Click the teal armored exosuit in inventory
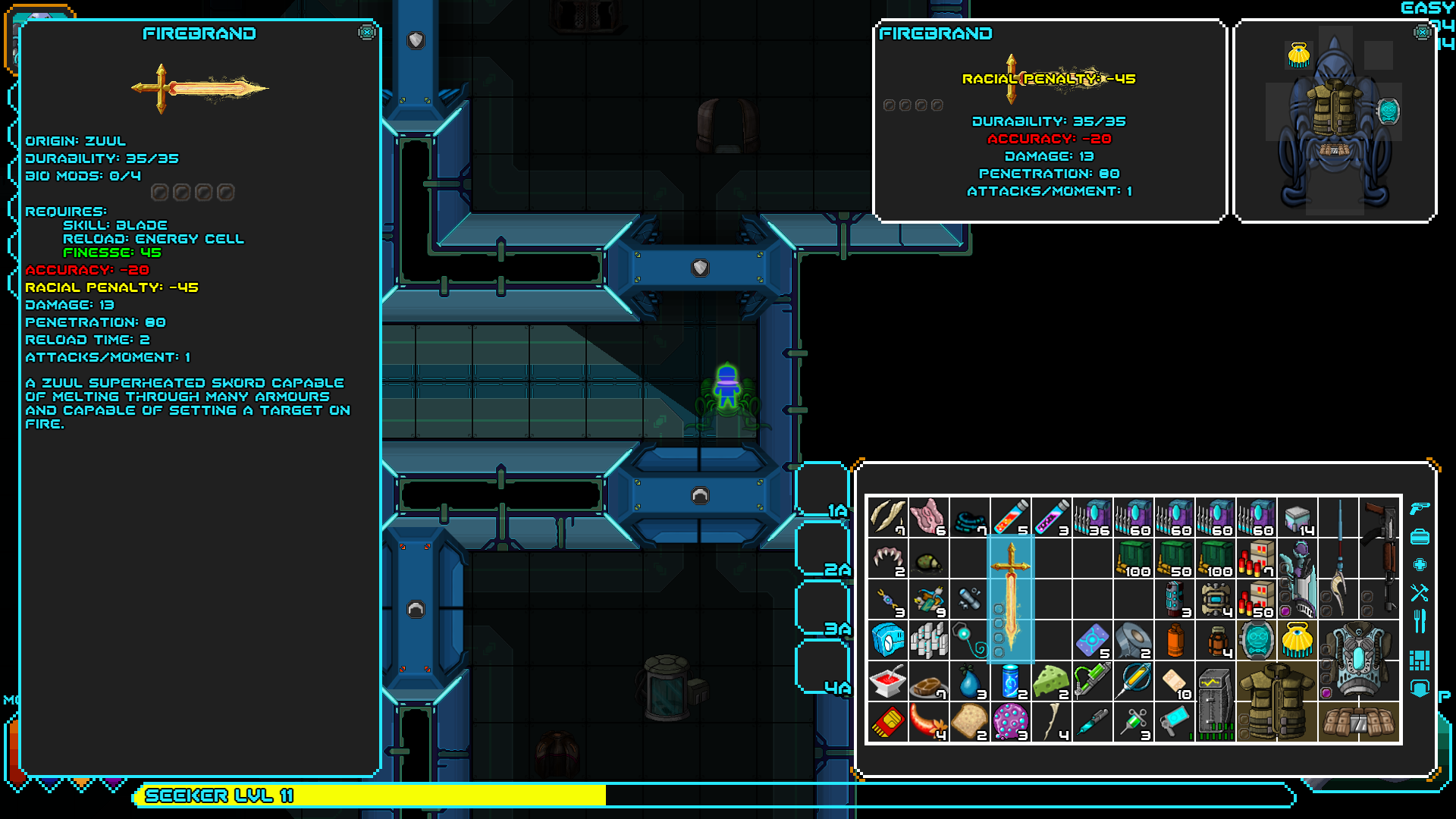 click(1358, 660)
